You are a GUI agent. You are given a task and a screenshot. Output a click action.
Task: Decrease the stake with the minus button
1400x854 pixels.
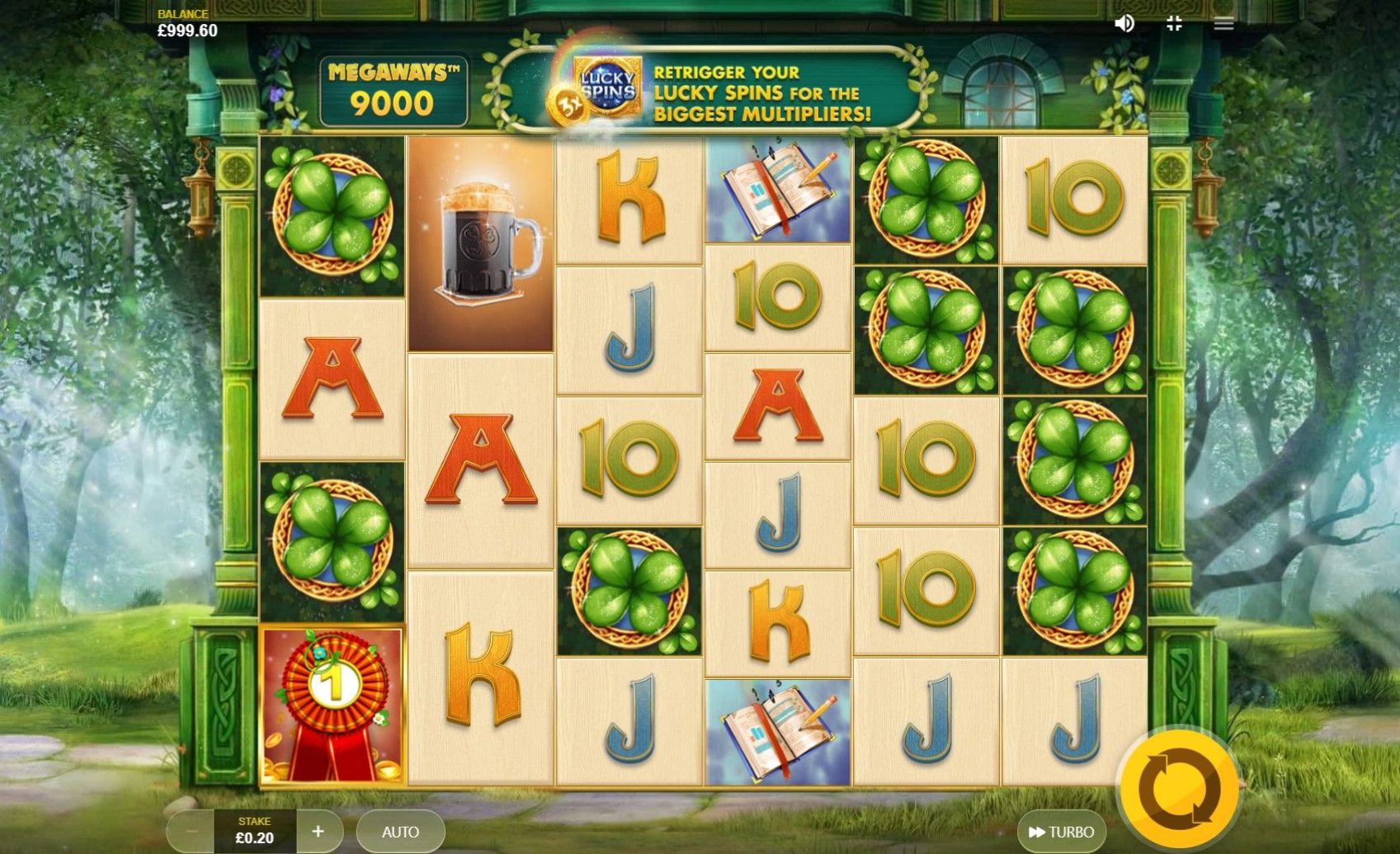coord(191,832)
